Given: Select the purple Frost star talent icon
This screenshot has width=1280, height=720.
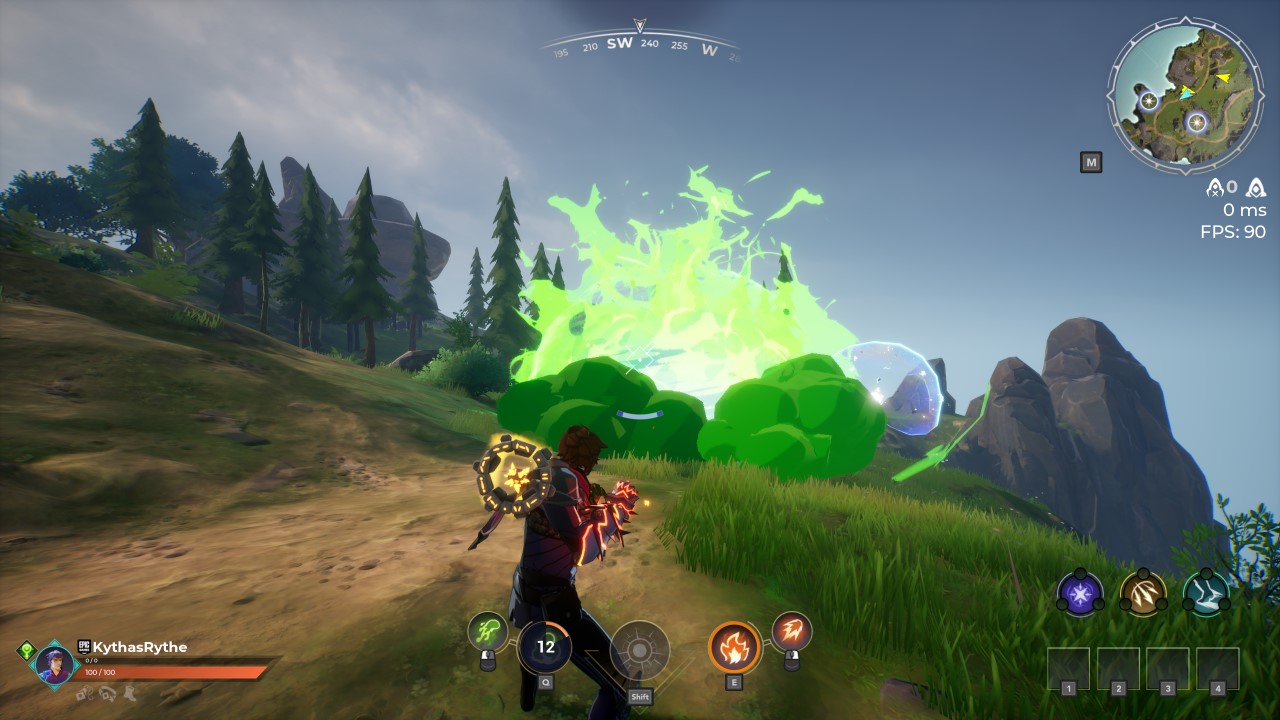Looking at the screenshot, I should coord(1078,593).
